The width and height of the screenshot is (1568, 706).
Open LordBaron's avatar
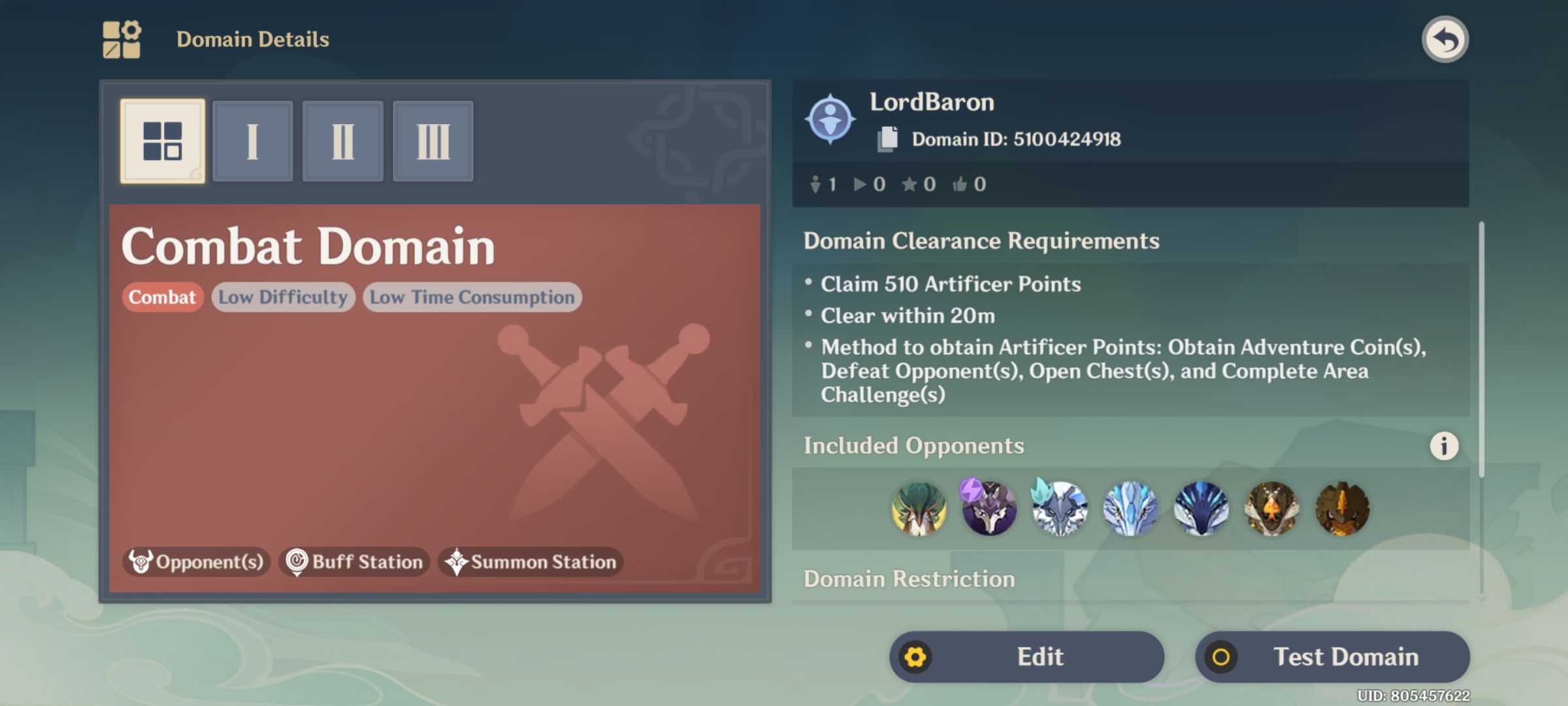(831, 119)
